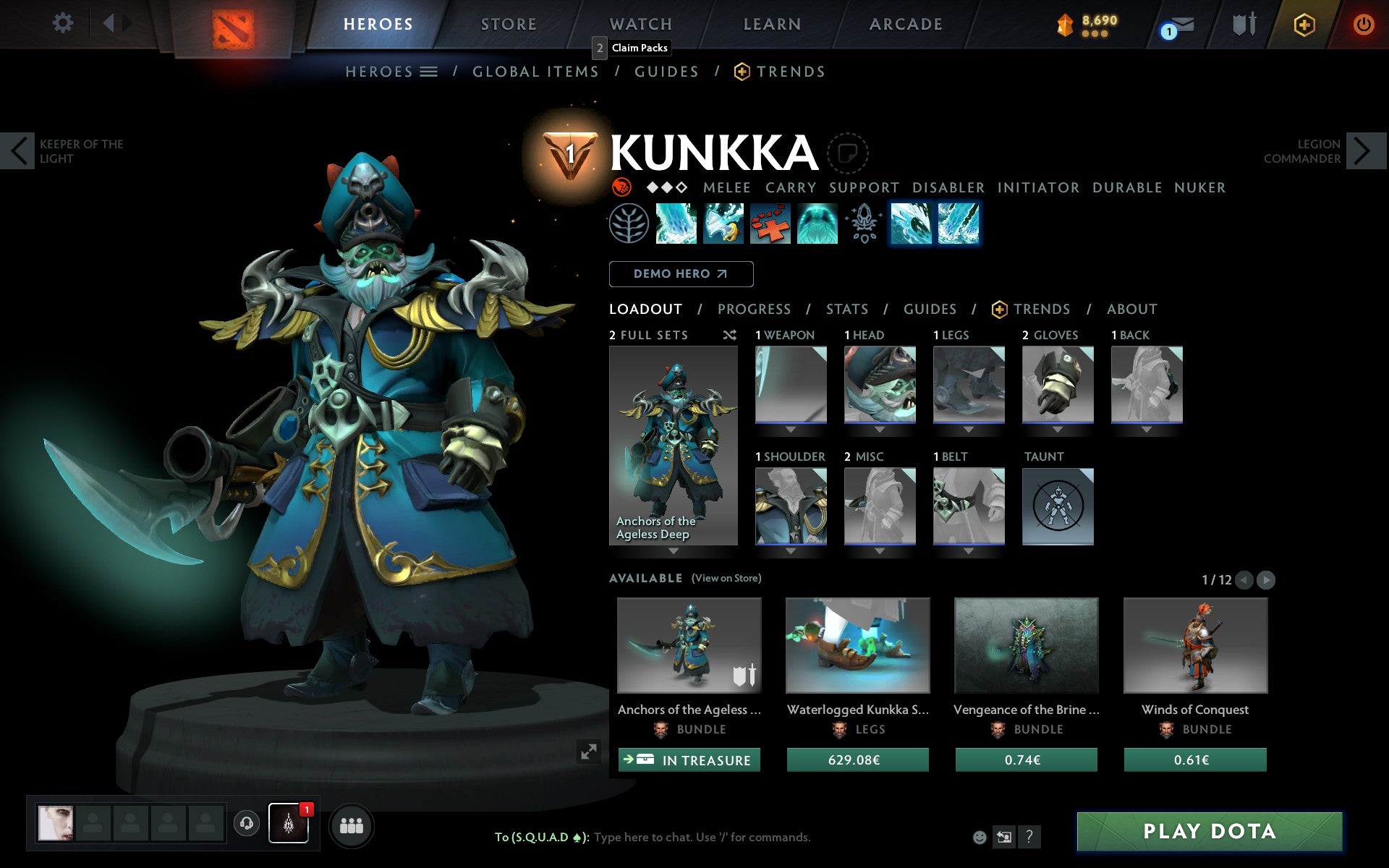Screen dimensions: 1389x868
Task: Open the Store tab
Action: pyautogui.click(x=509, y=24)
